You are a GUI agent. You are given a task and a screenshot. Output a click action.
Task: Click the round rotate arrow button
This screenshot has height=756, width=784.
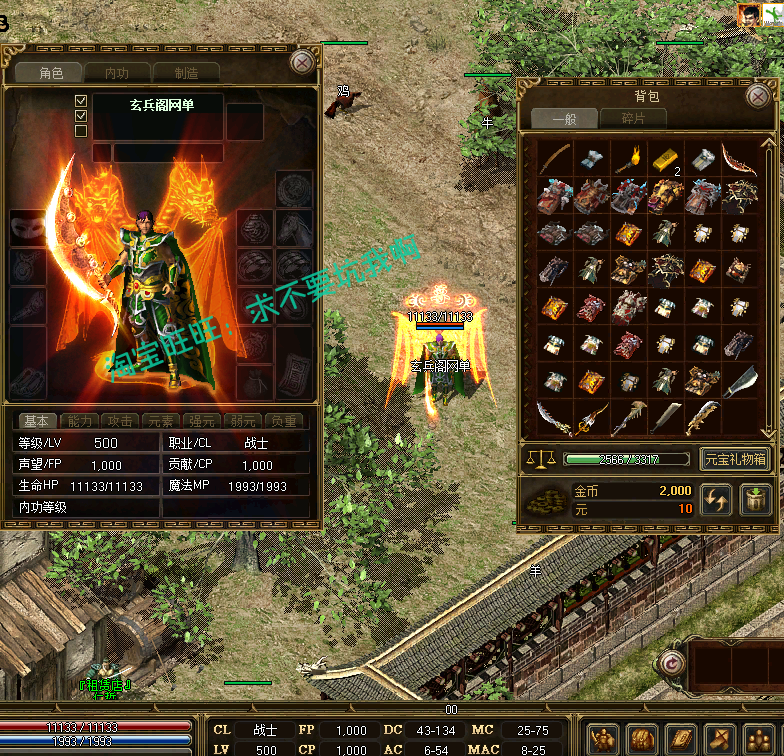coord(672,663)
